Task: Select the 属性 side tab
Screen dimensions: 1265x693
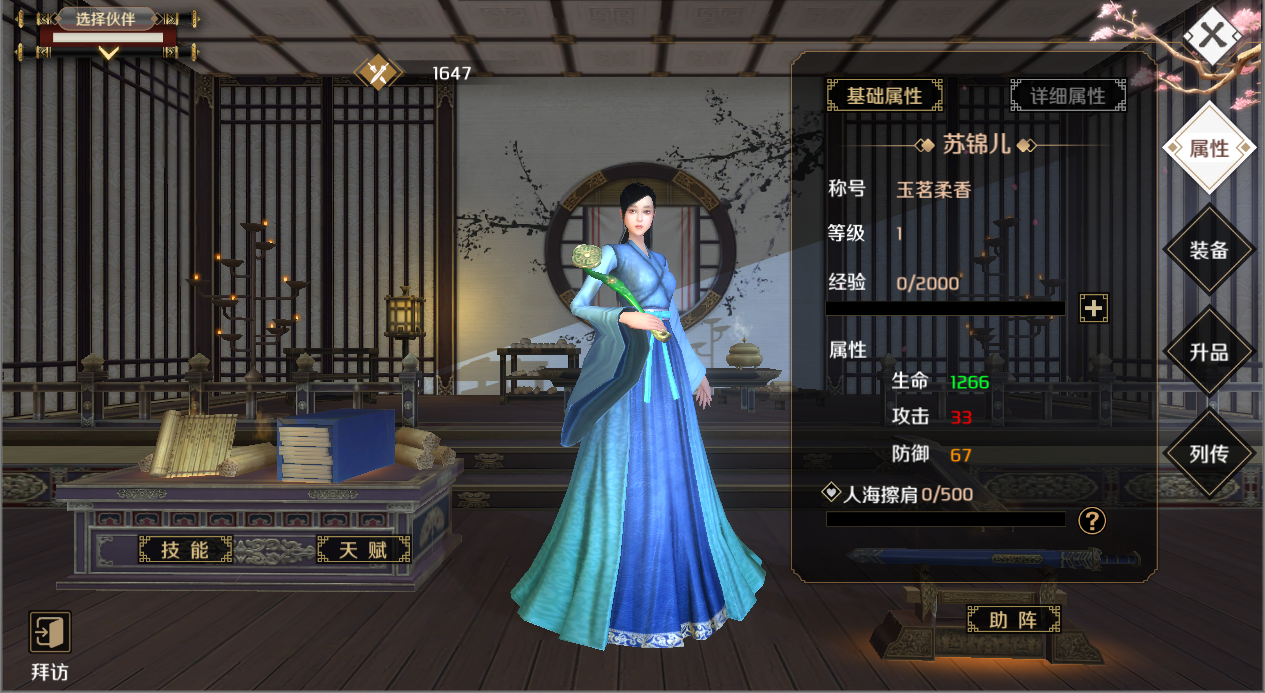Action: click(x=1209, y=148)
